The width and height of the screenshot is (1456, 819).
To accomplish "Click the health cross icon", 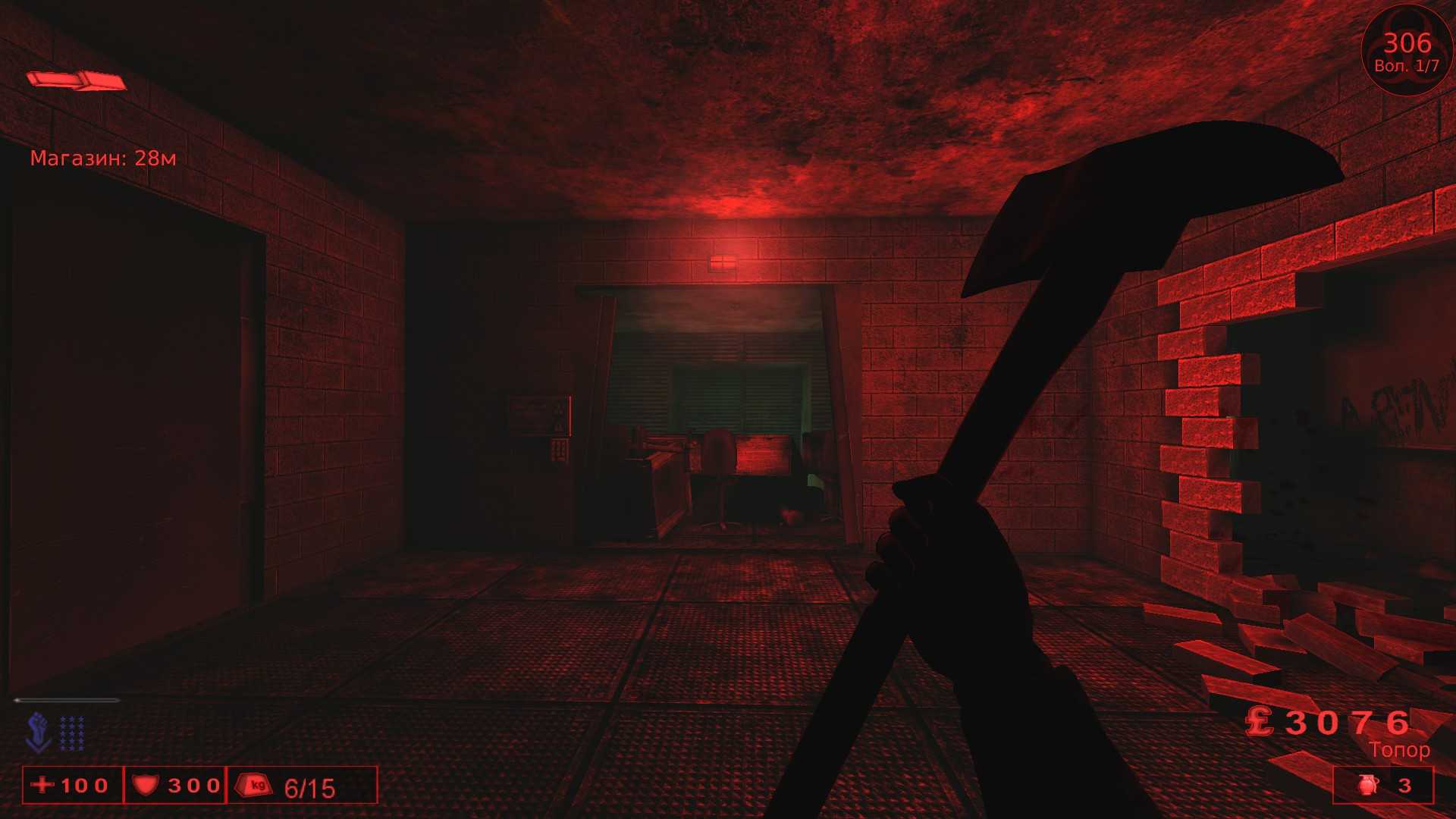I will (42, 786).
